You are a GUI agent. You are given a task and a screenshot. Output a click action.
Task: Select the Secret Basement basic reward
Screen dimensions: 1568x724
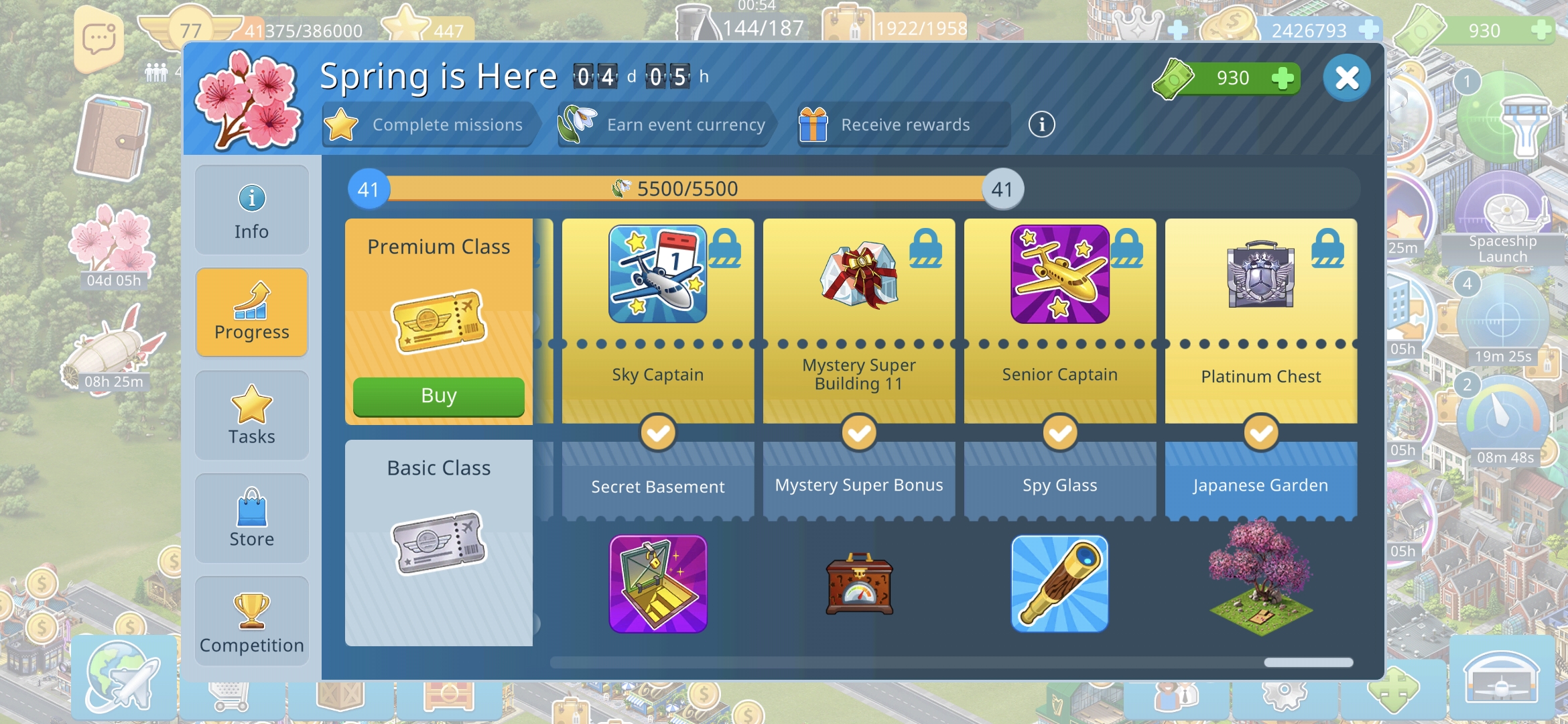(x=657, y=583)
